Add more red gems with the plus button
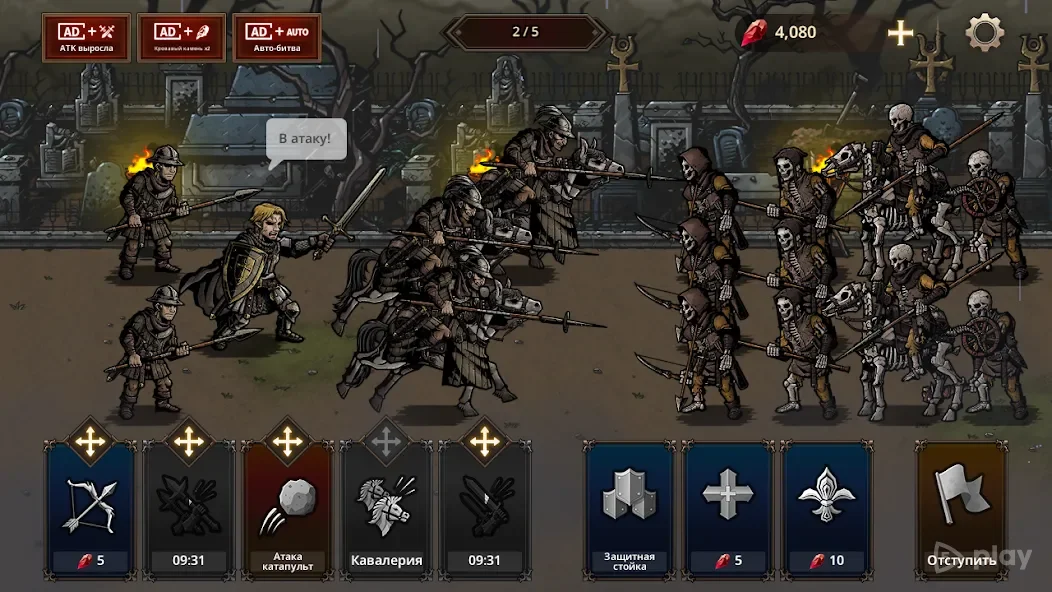Image resolution: width=1052 pixels, height=592 pixels. 901,33
